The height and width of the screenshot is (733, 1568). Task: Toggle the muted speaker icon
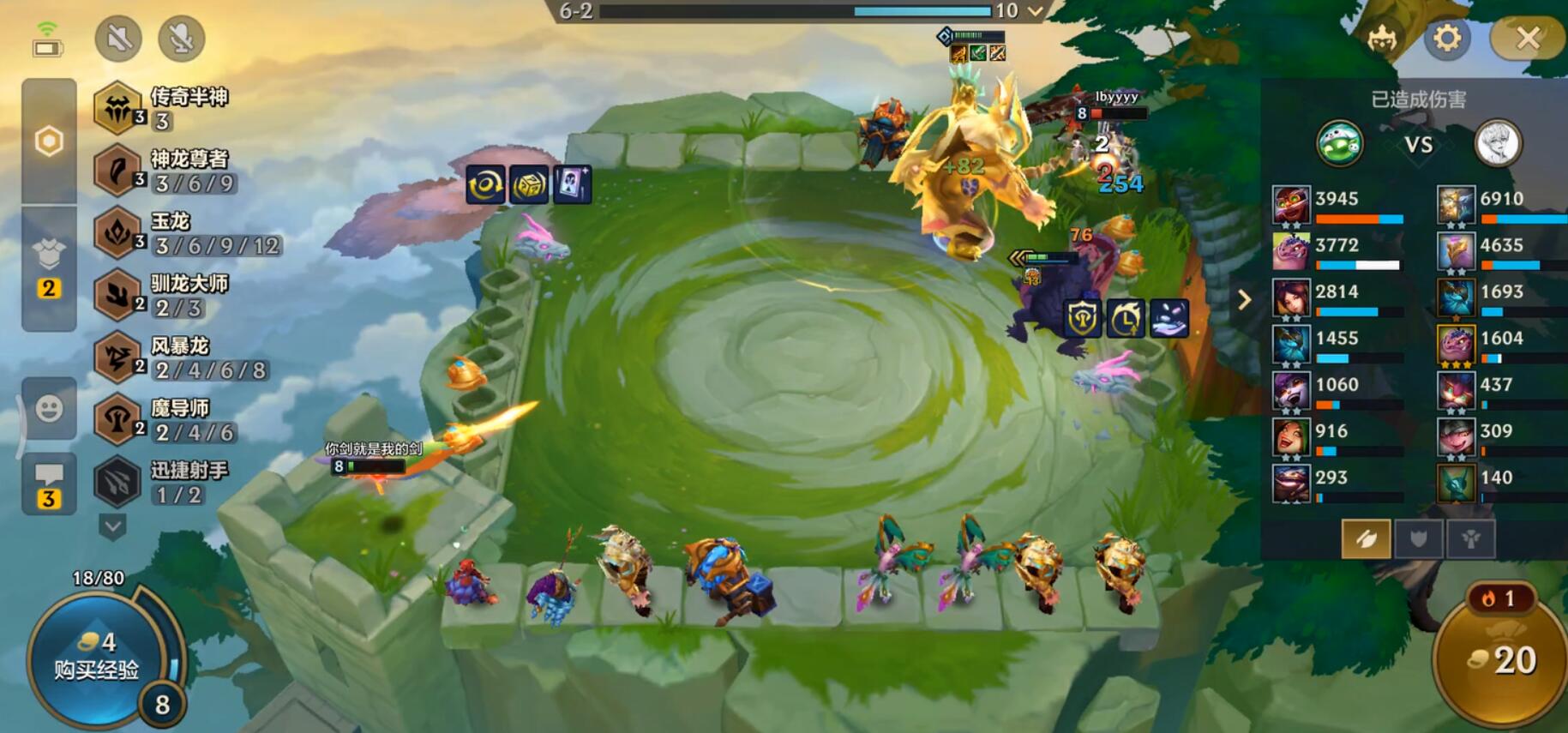click(118, 39)
